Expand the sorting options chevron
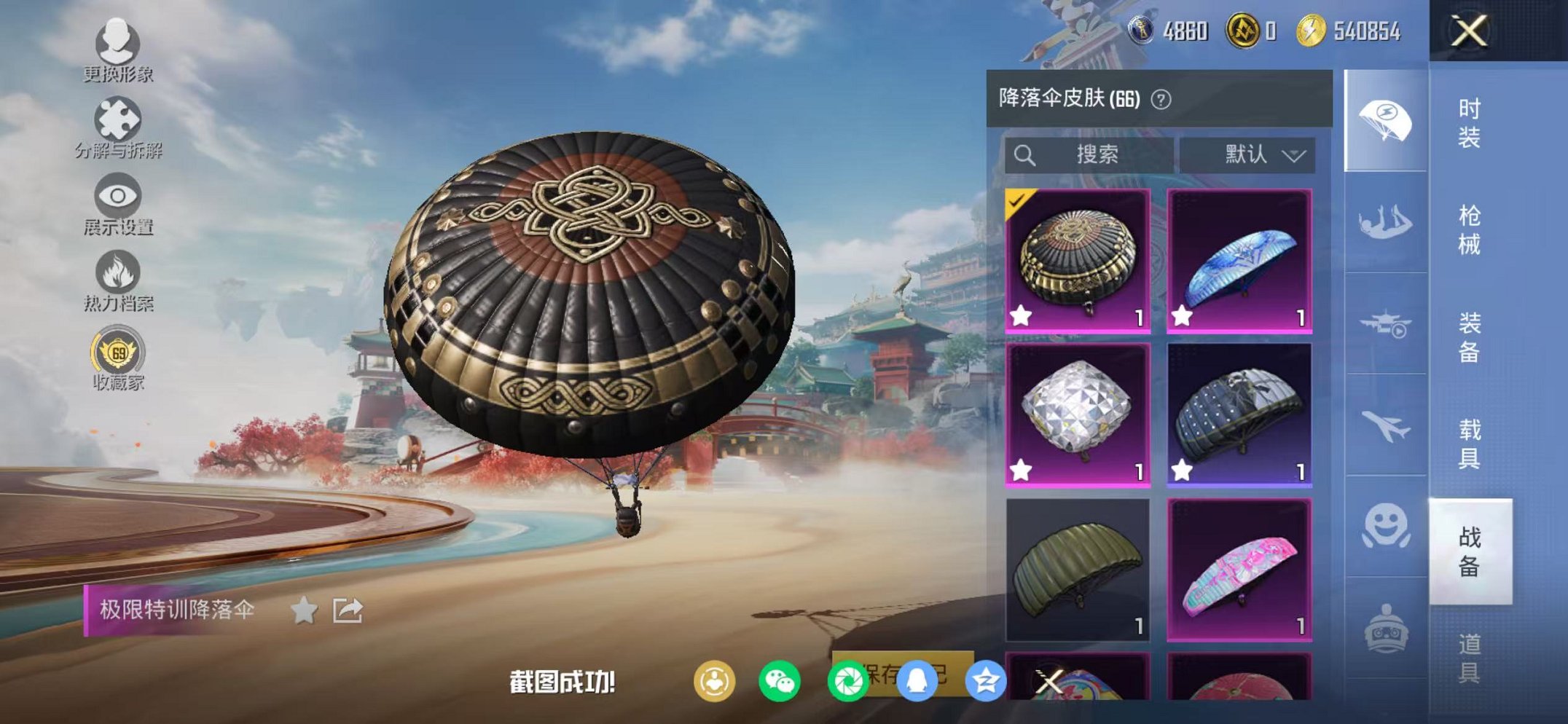 click(x=1293, y=154)
